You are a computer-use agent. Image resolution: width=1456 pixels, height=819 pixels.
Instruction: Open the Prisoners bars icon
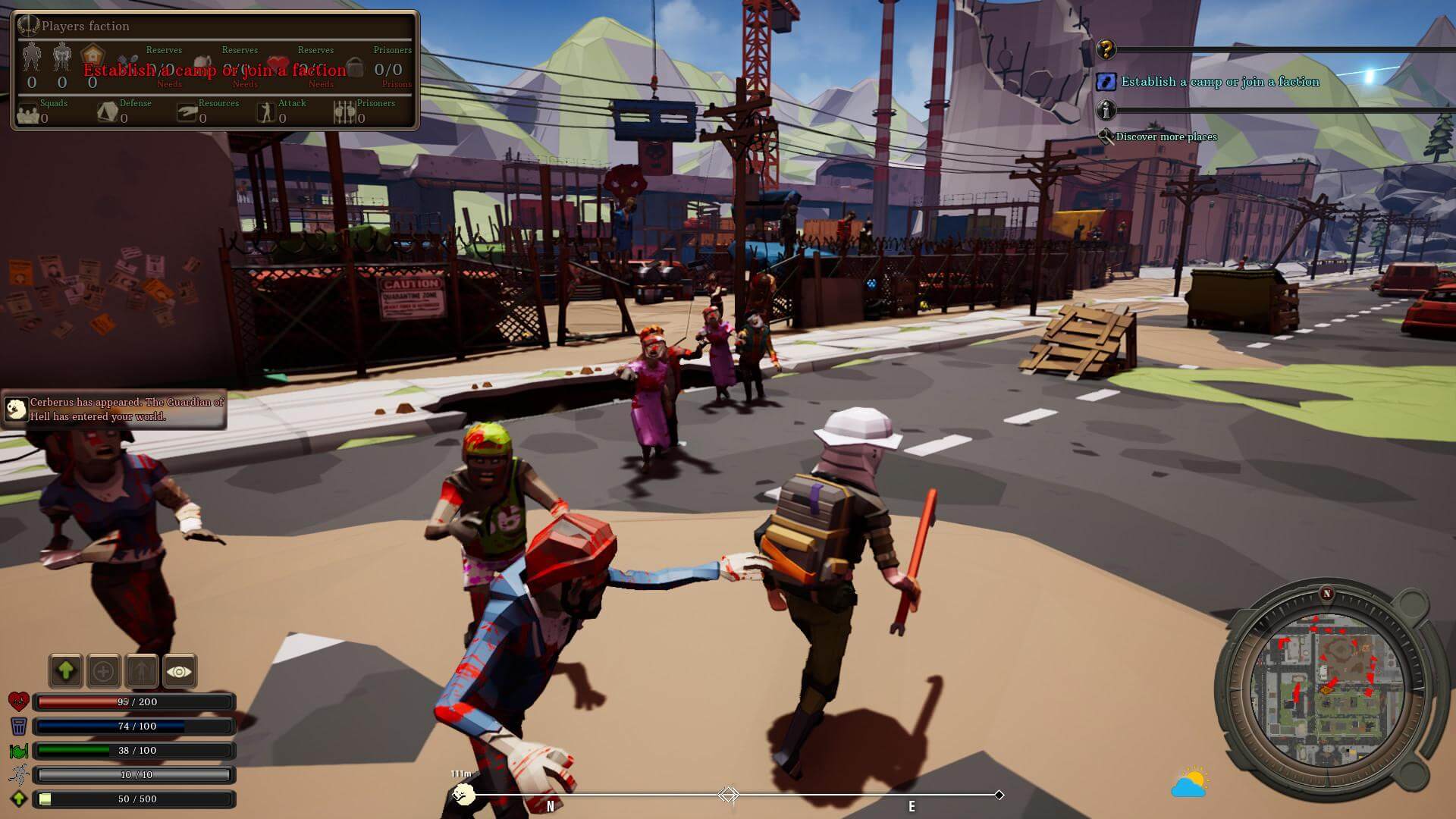point(344,113)
